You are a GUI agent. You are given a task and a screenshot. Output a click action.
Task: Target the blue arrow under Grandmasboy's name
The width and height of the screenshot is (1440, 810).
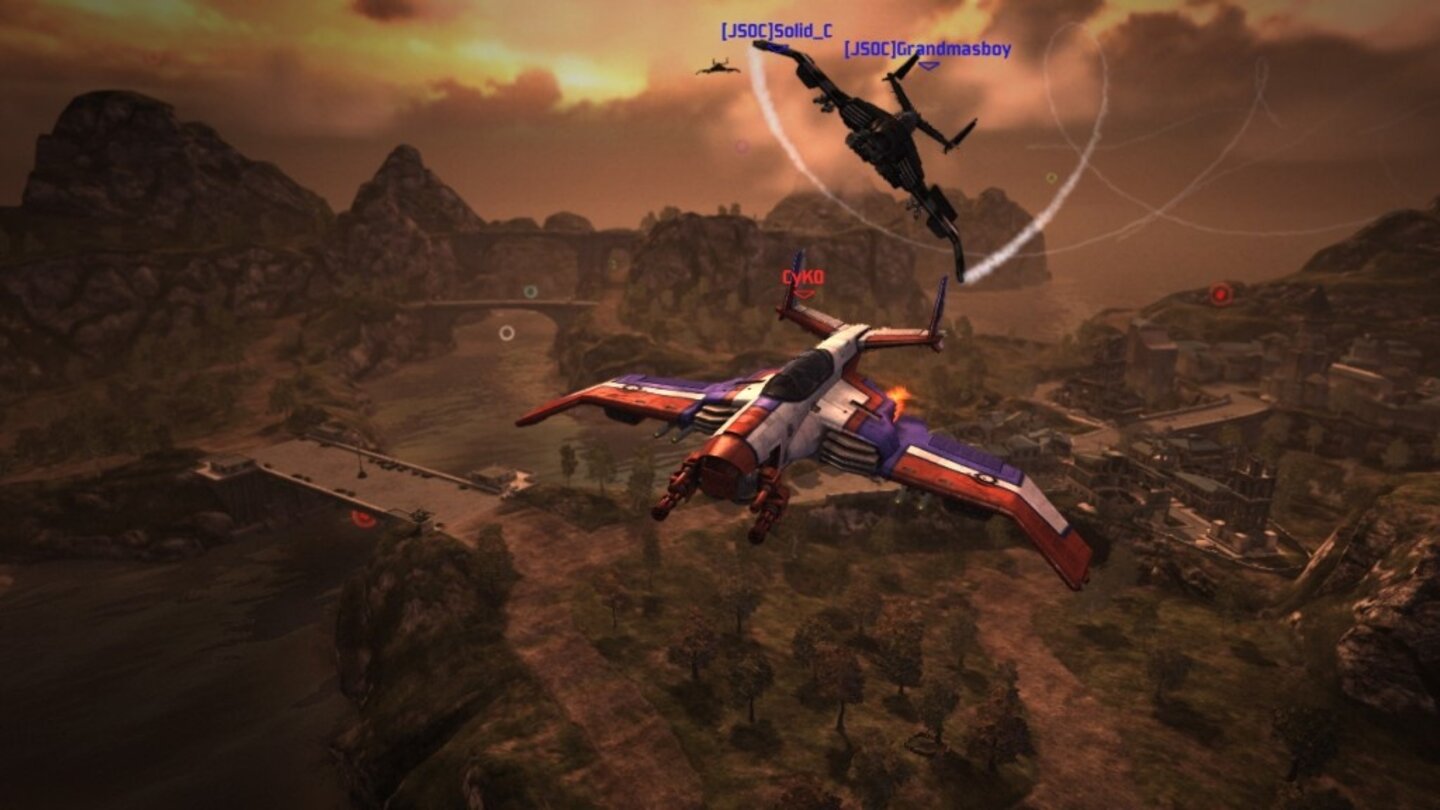pyautogui.click(x=930, y=63)
